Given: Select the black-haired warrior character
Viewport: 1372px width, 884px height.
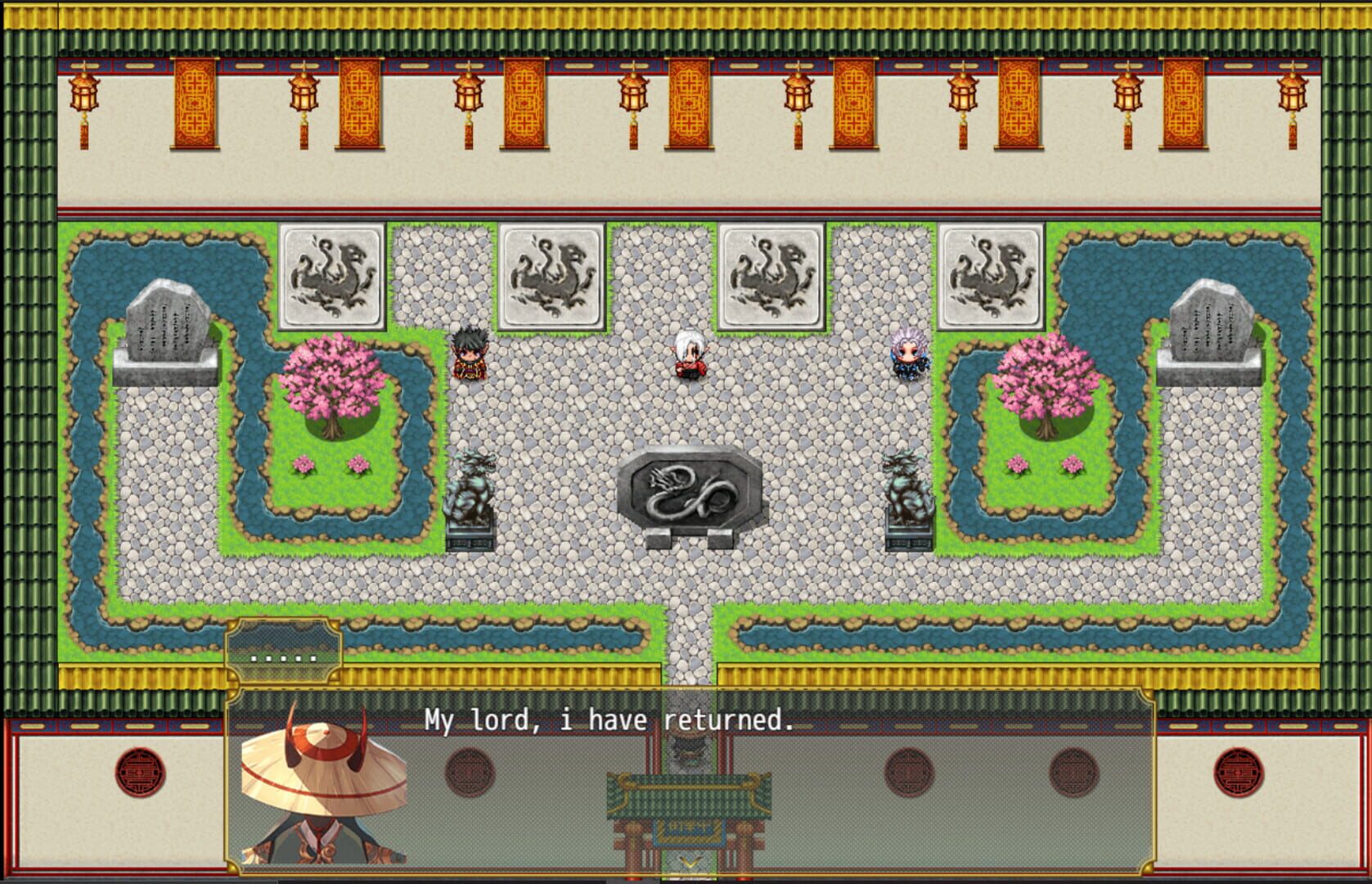Looking at the screenshot, I should [x=467, y=356].
